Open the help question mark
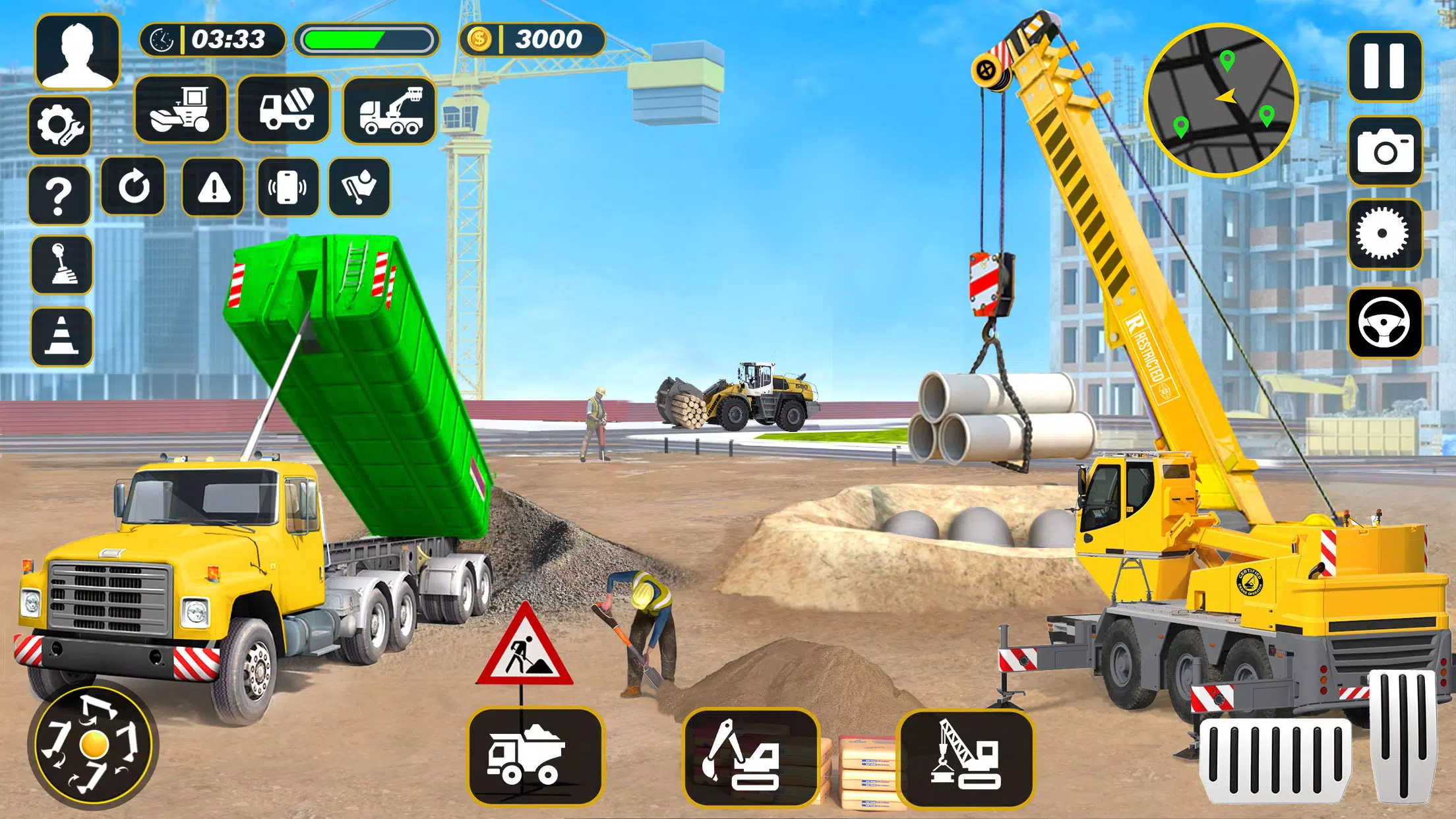The image size is (1456, 819). pos(60,195)
